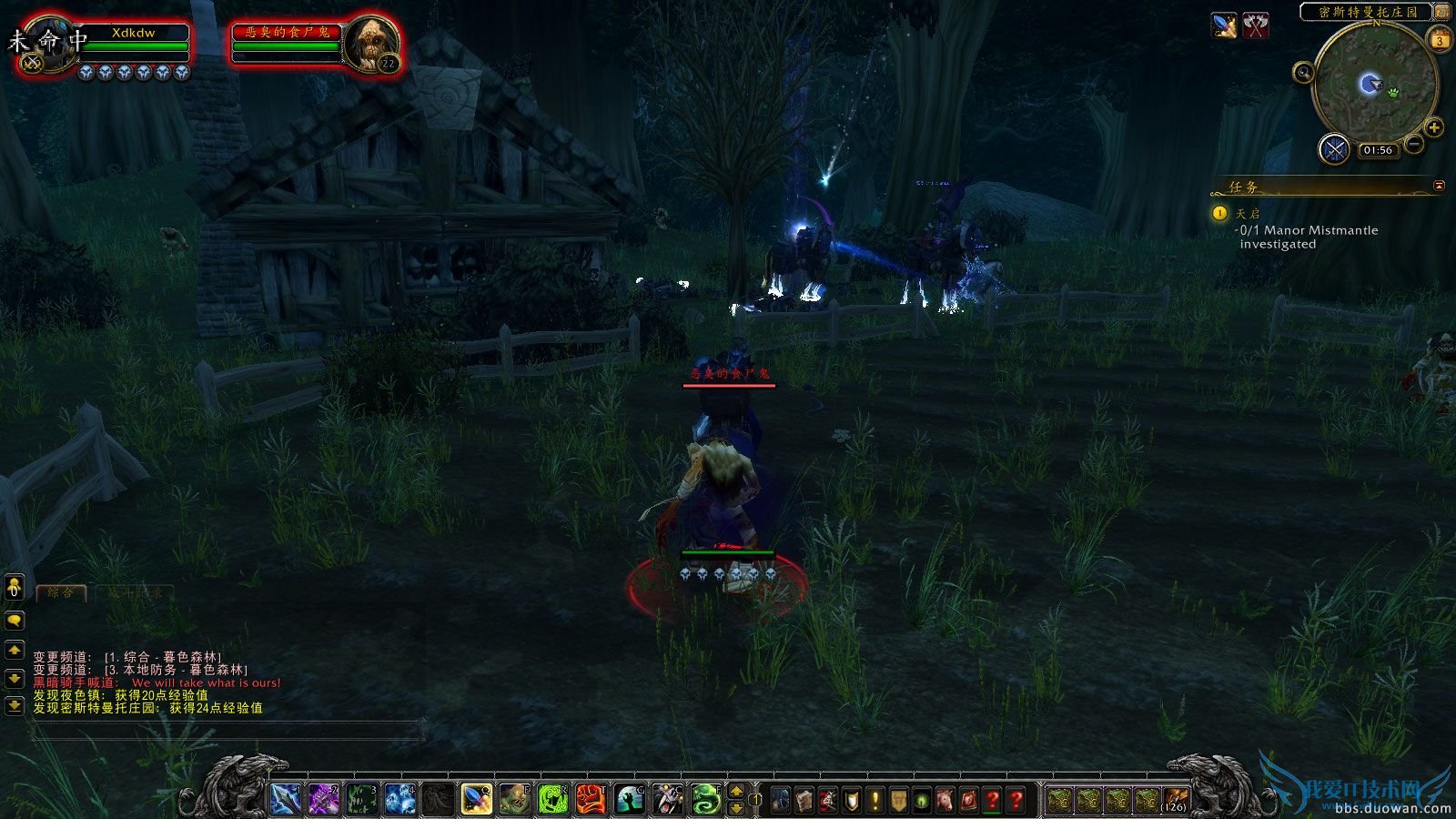This screenshot has height=819, width=1456.
Task: Zoom in the minimap with the plus button
Action: click(x=1432, y=127)
